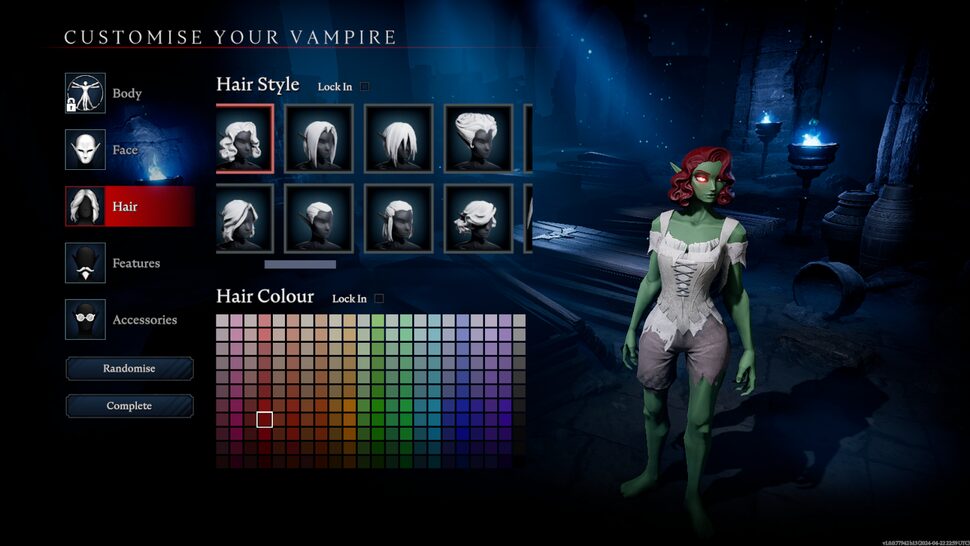Click the Randomise button

tap(129, 369)
